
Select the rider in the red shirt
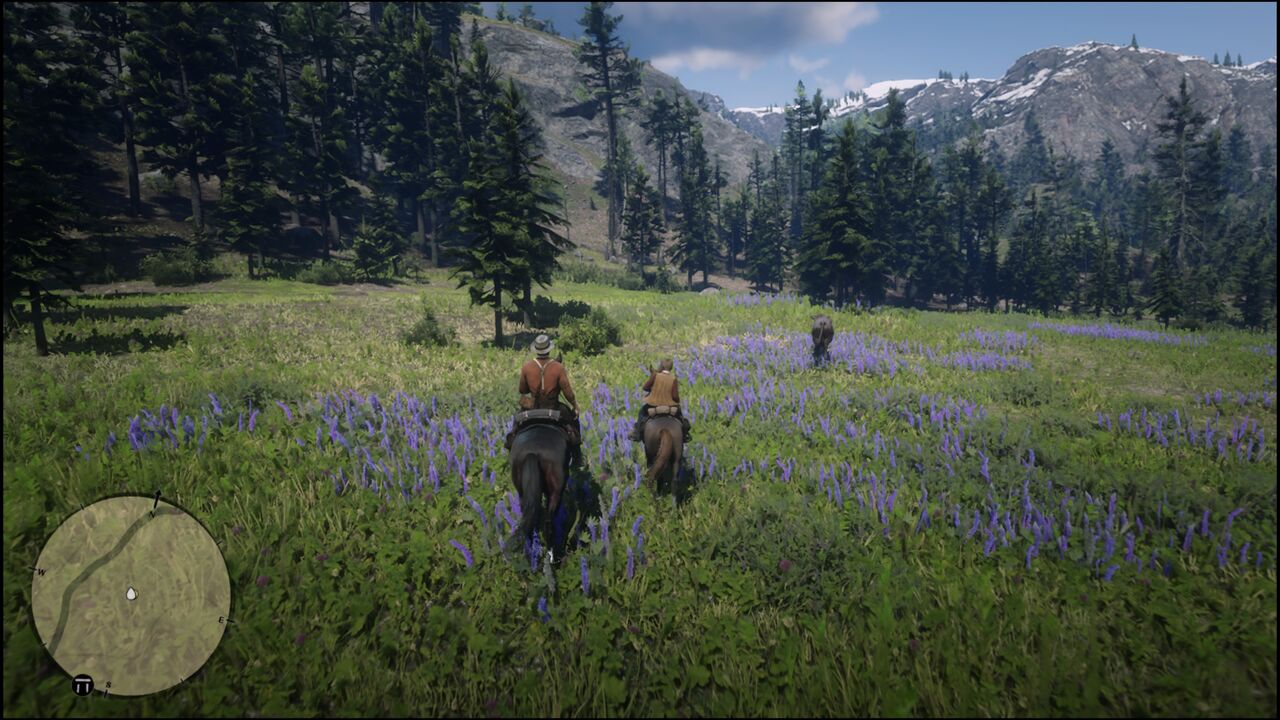click(x=545, y=390)
